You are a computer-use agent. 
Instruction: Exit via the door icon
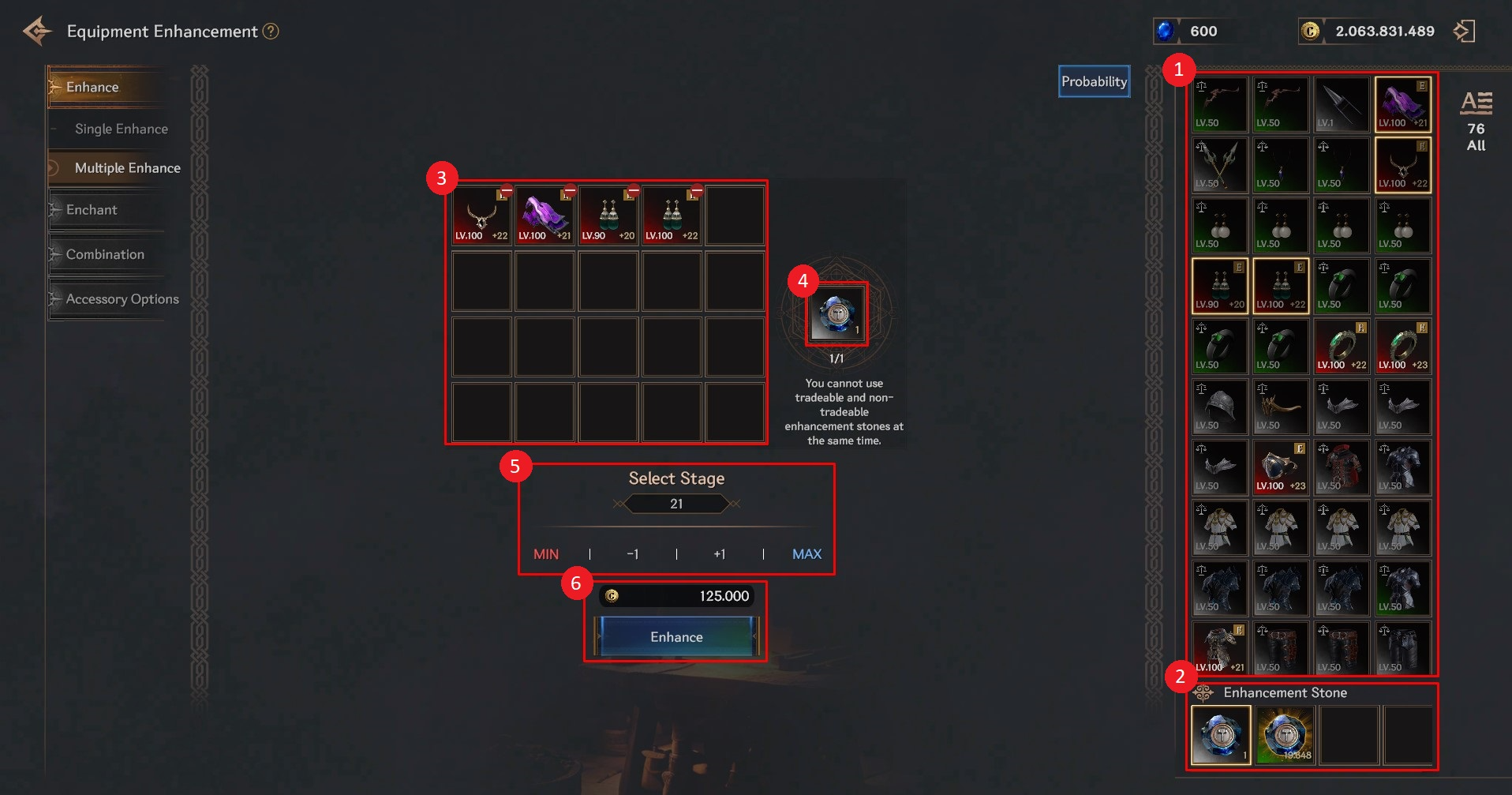click(x=1464, y=32)
